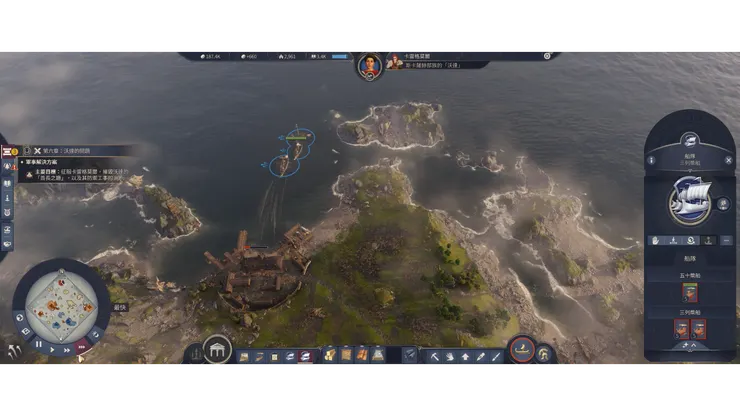Open ship panel info button
740x416 pixels.
[x=652, y=160]
